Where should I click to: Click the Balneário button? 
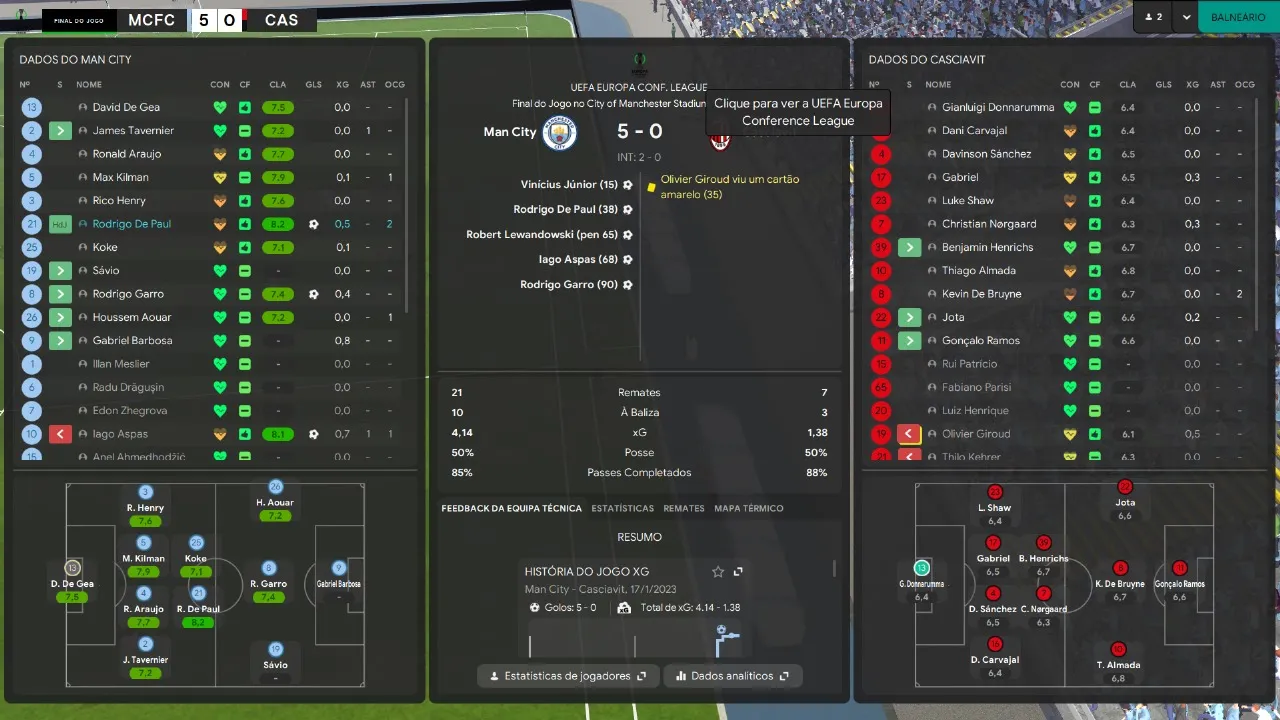pos(1238,17)
